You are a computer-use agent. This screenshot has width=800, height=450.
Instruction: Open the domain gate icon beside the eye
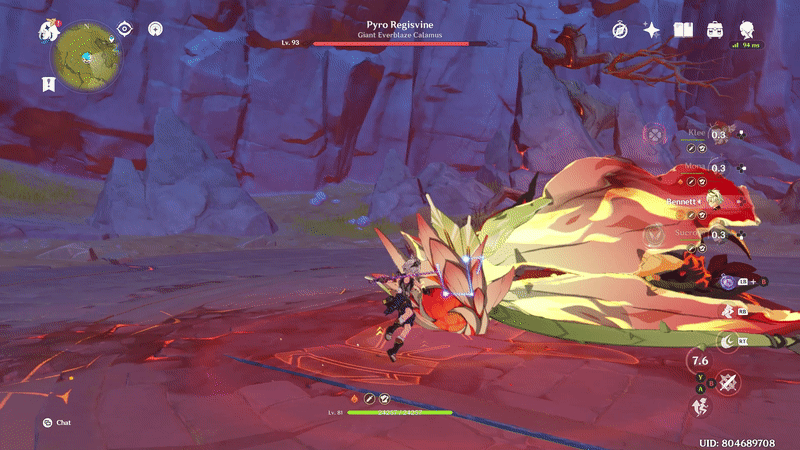155,29
